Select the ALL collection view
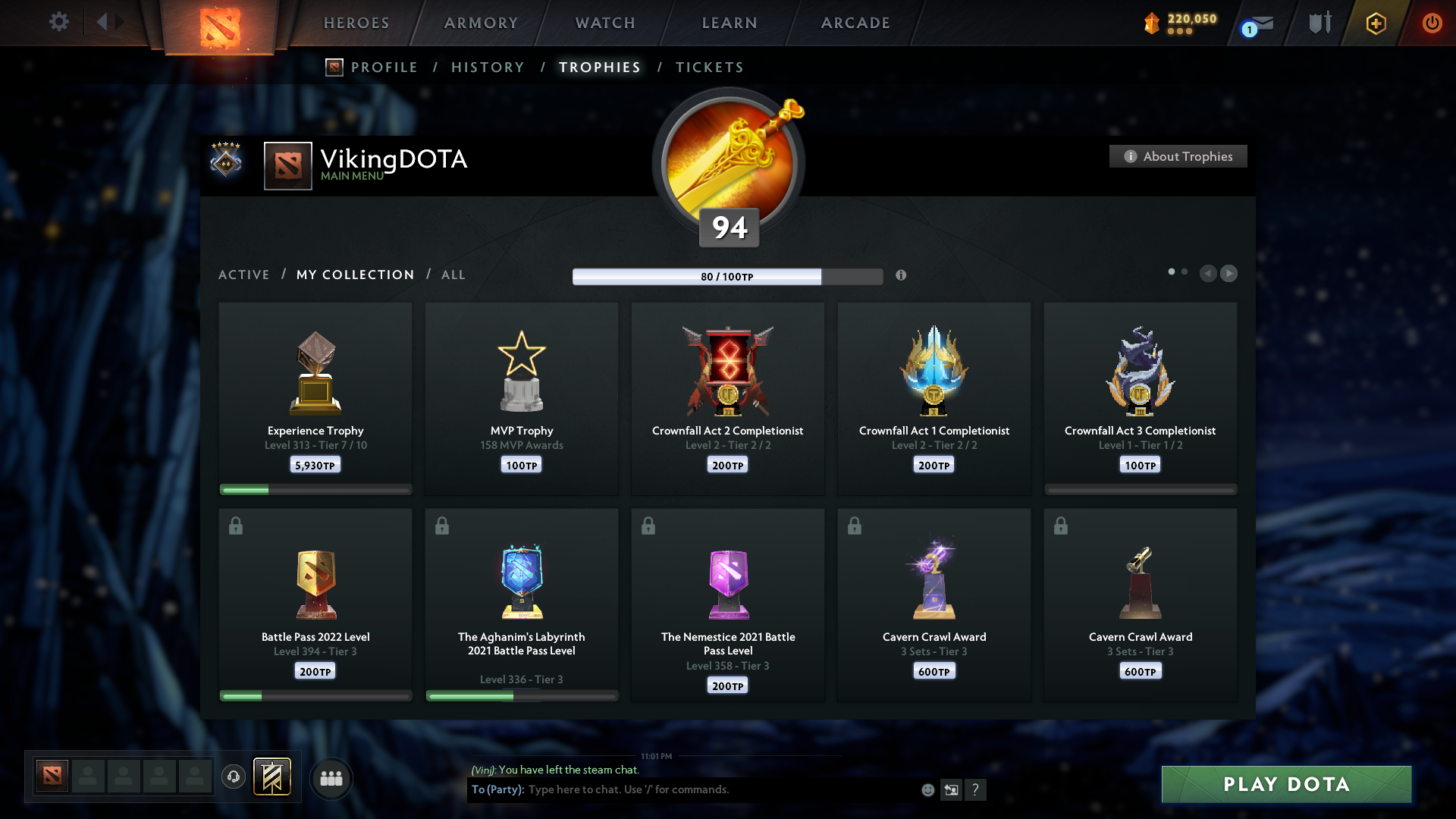This screenshot has height=819, width=1456. 453,275
